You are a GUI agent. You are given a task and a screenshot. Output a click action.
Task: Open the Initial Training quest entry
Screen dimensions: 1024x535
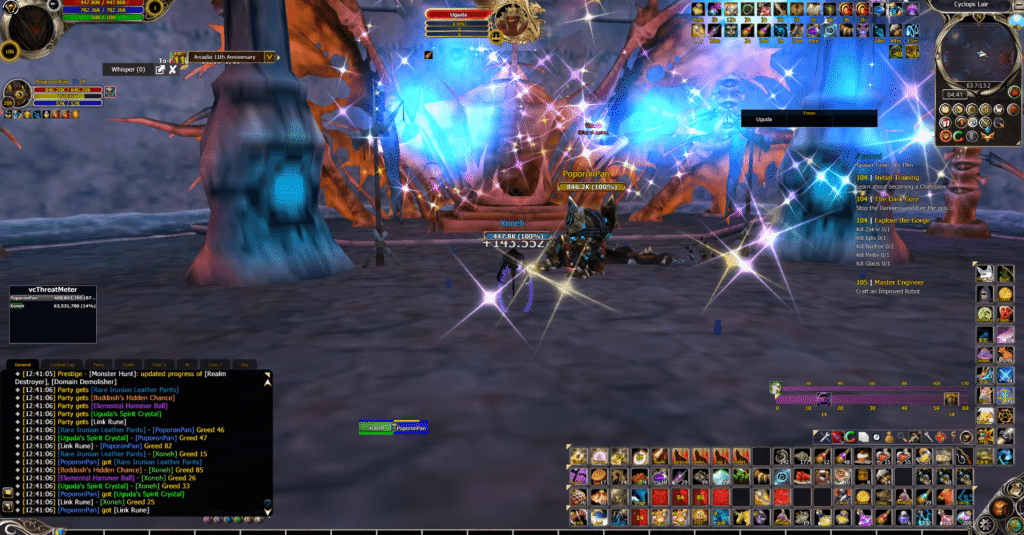(x=900, y=177)
